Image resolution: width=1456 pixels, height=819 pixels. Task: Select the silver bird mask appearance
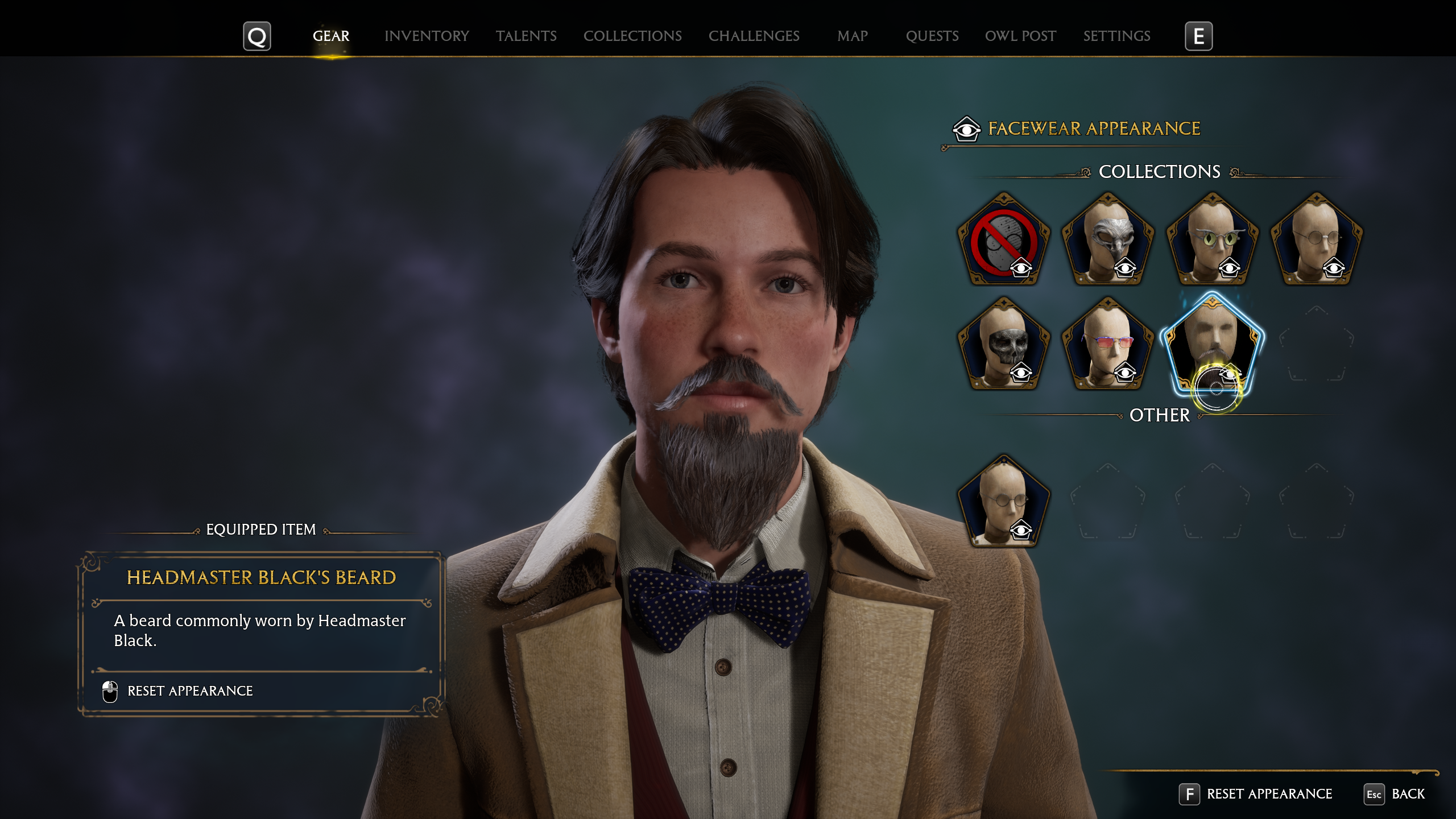[x=1108, y=240]
